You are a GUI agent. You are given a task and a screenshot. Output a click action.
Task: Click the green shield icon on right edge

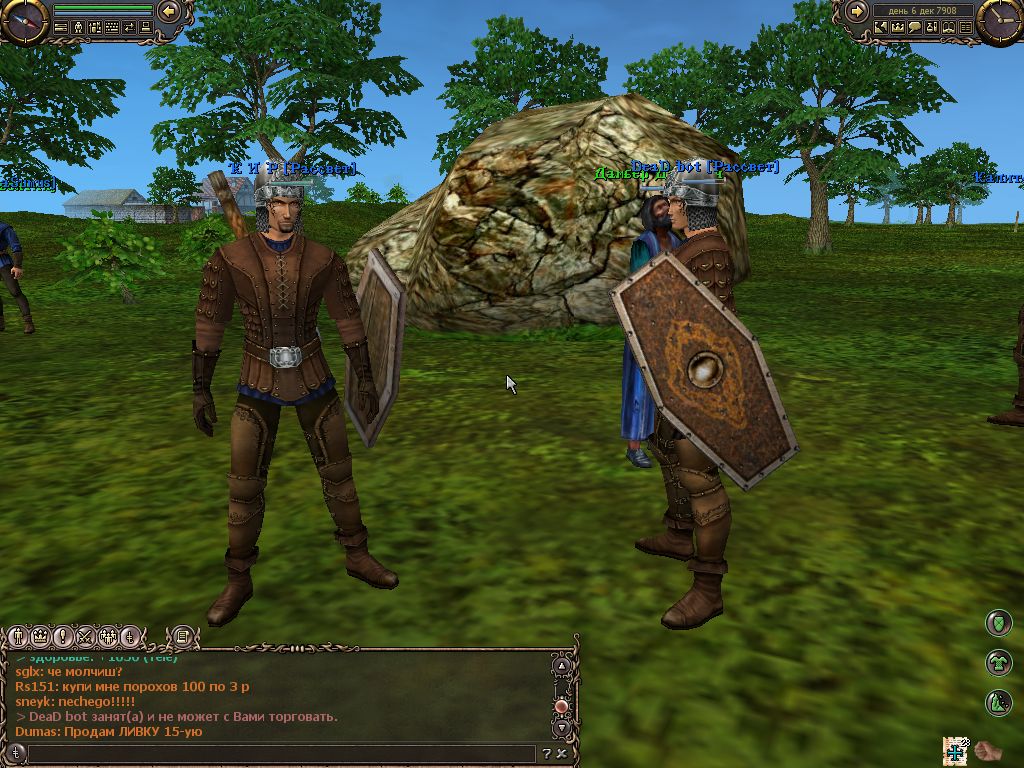(999, 623)
